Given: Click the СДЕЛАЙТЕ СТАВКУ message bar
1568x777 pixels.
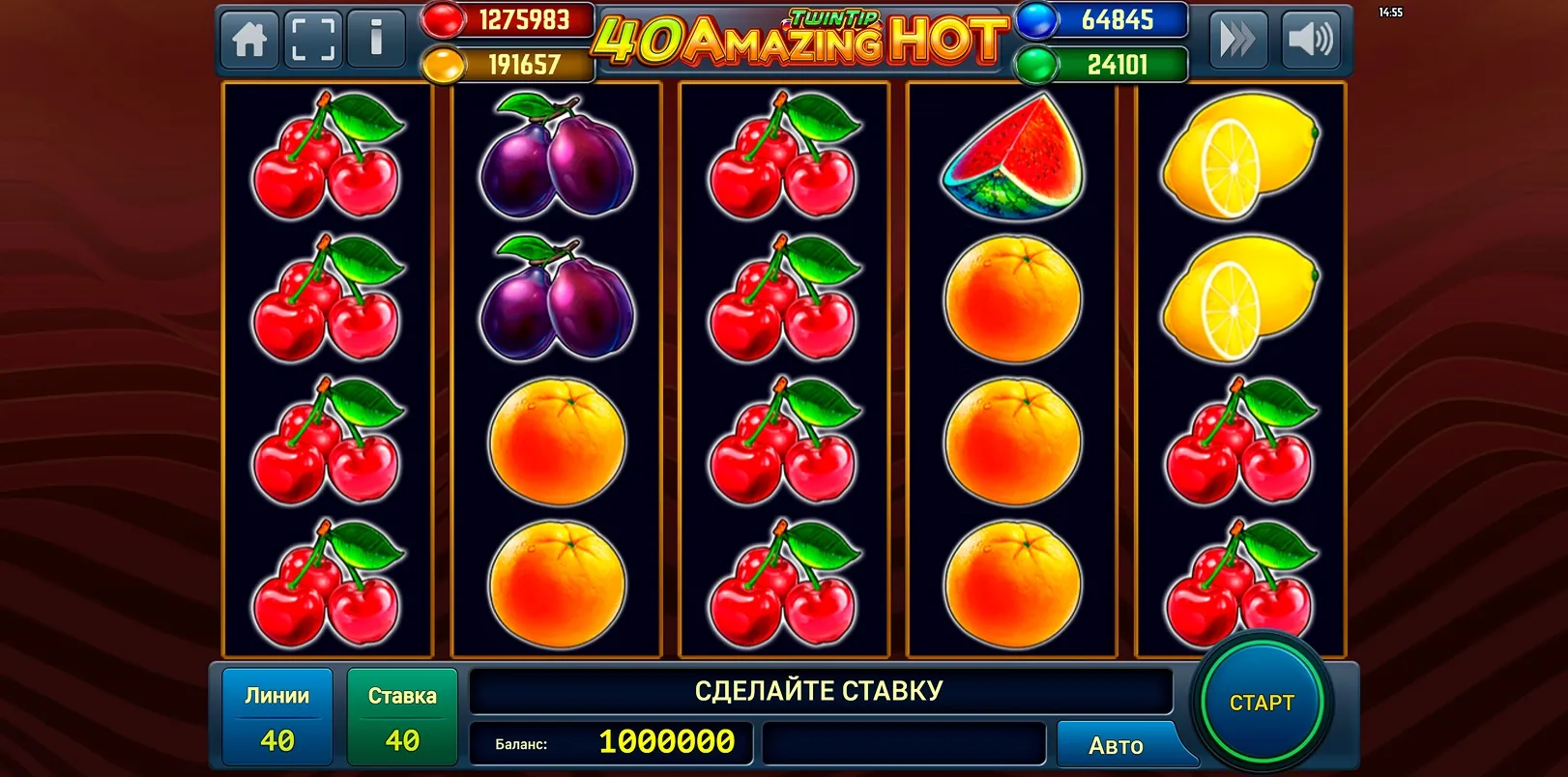Looking at the screenshot, I should click(819, 690).
